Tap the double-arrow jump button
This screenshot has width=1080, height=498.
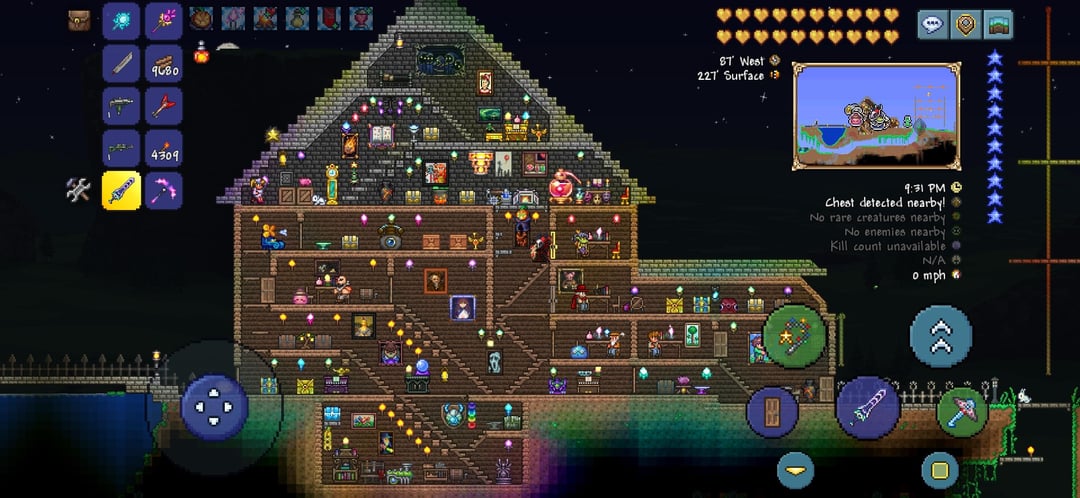[940, 336]
